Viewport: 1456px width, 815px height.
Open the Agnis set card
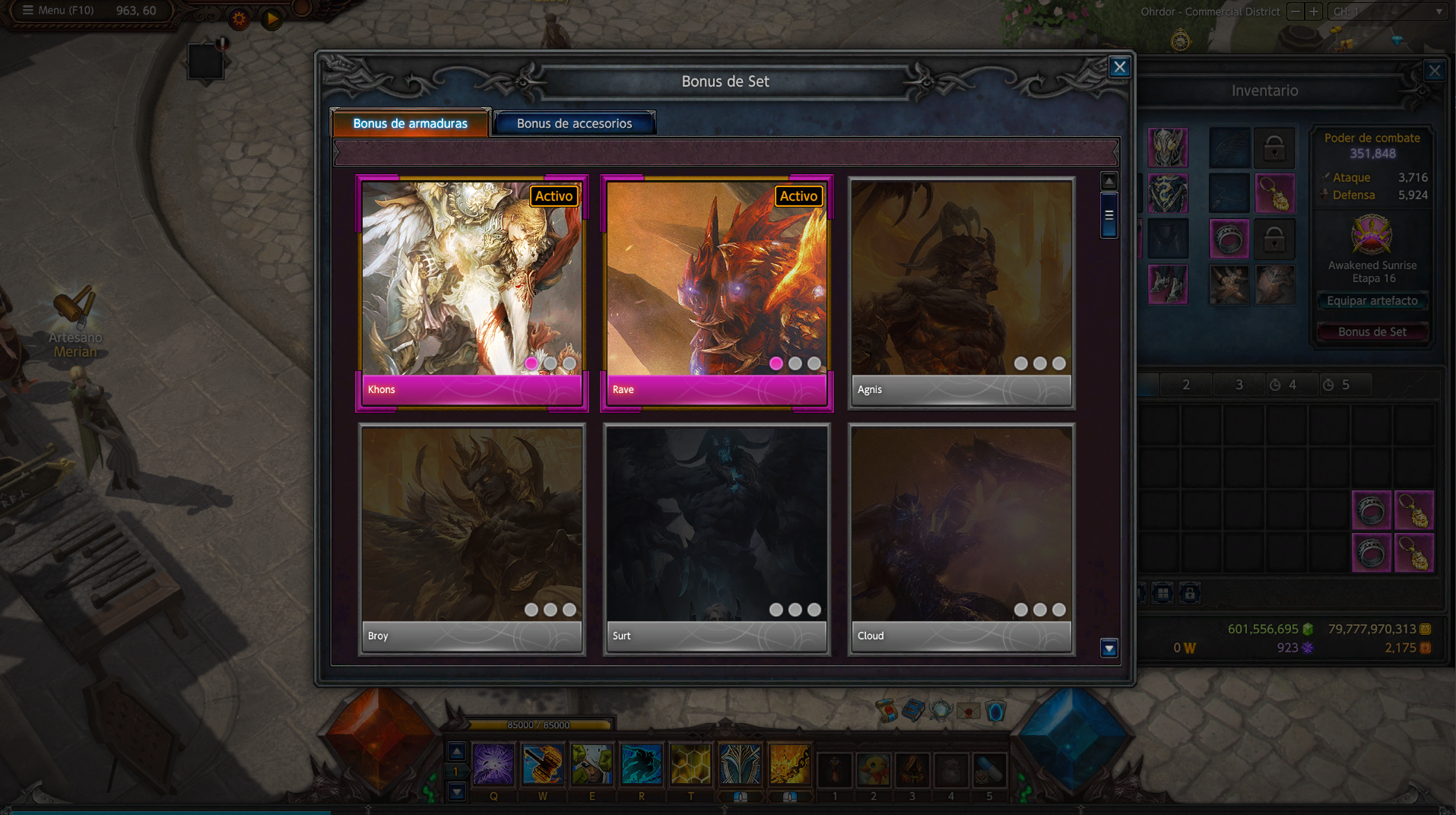(x=961, y=293)
